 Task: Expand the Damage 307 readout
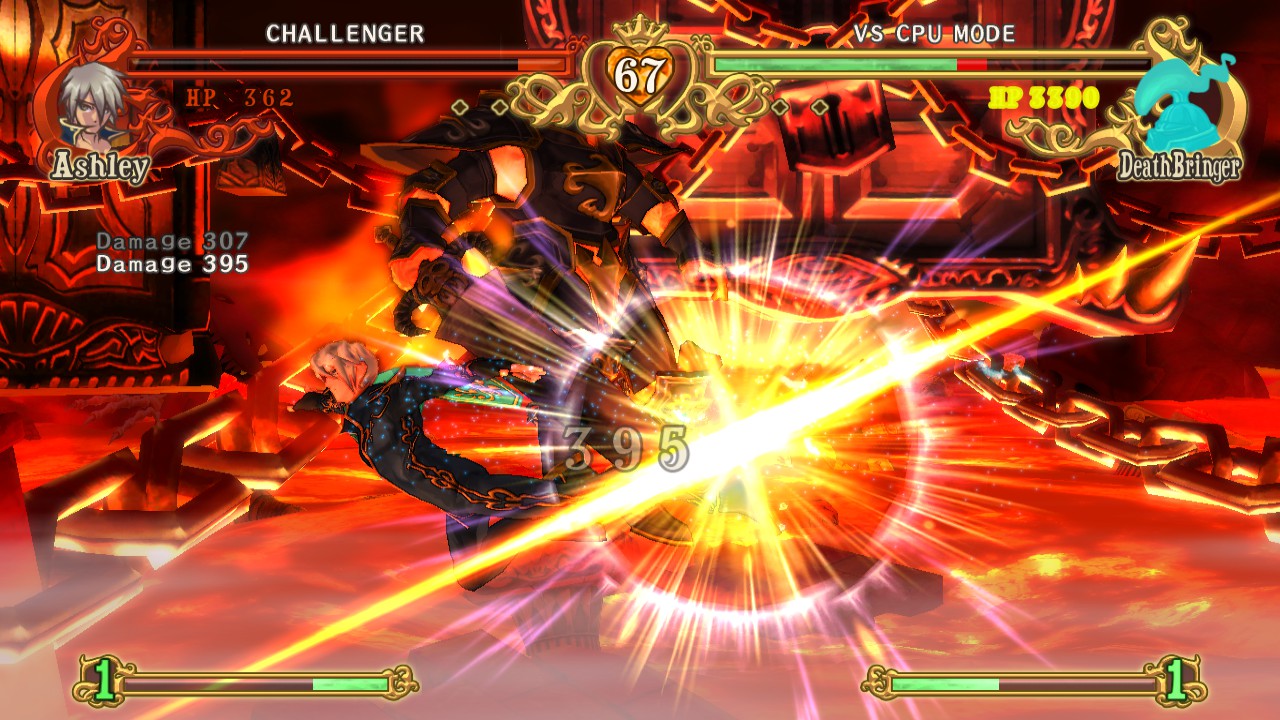(x=171, y=240)
